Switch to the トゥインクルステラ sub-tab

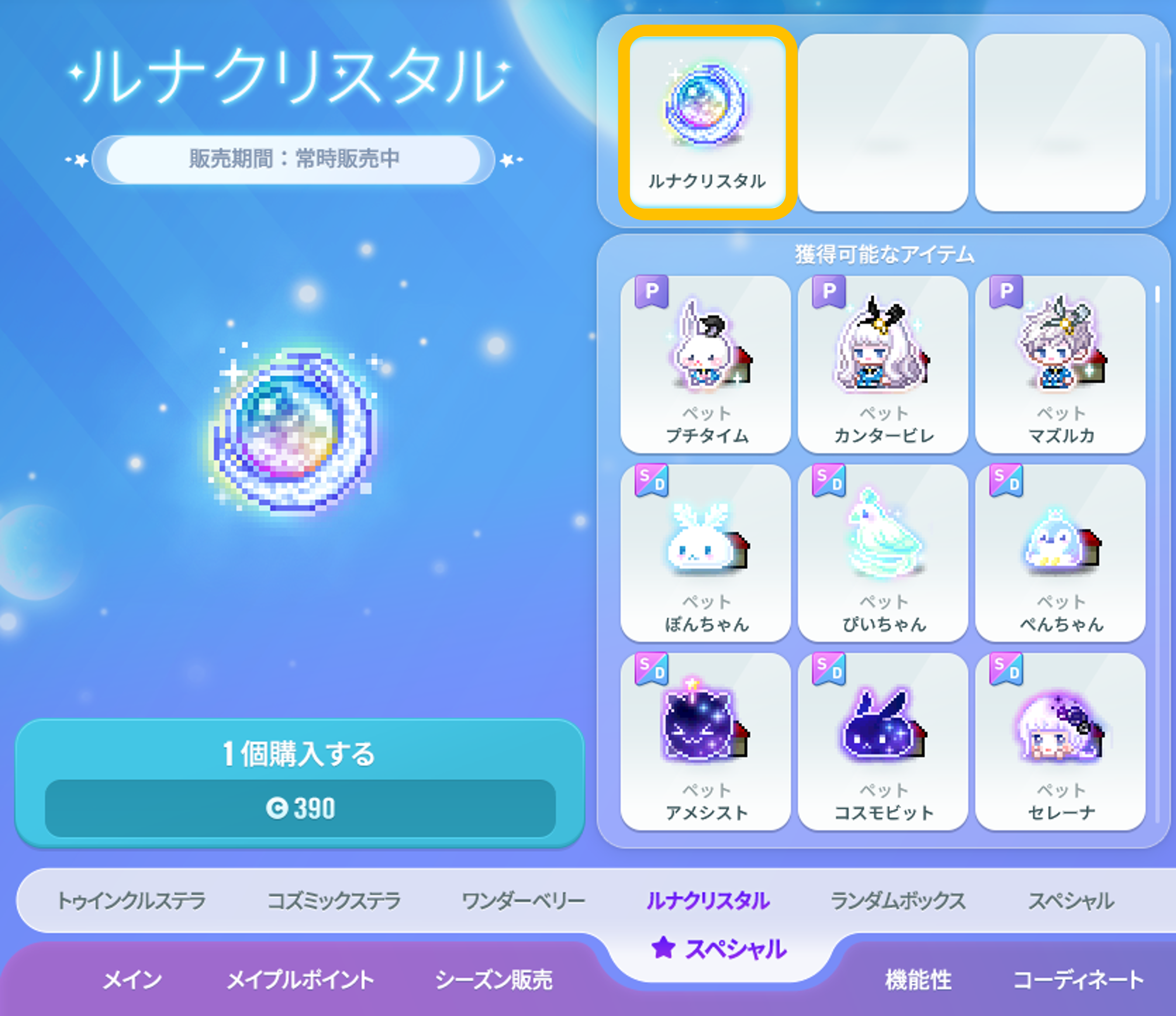(x=131, y=901)
